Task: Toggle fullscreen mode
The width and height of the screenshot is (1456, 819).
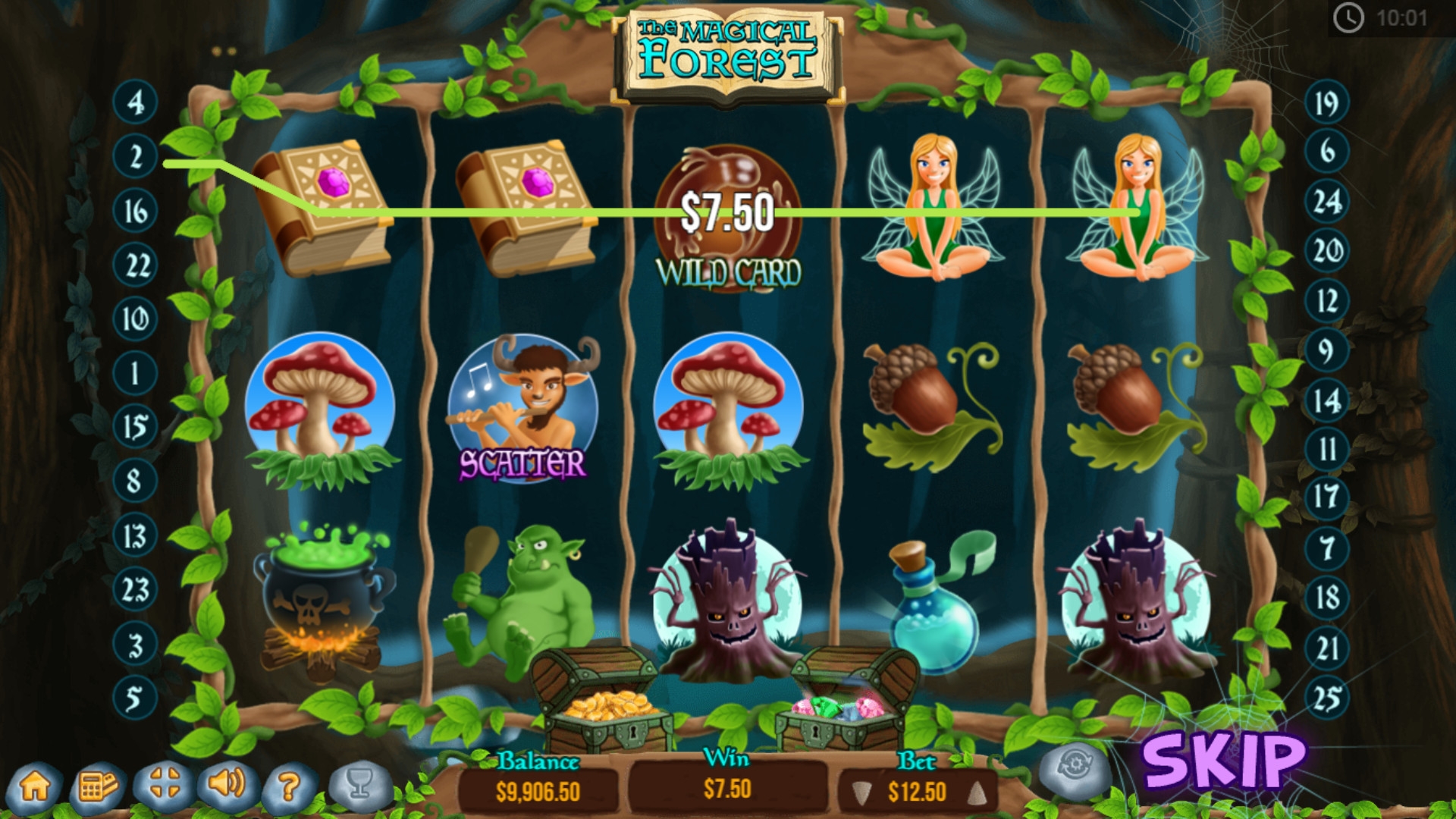Action: click(x=164, y=784)
